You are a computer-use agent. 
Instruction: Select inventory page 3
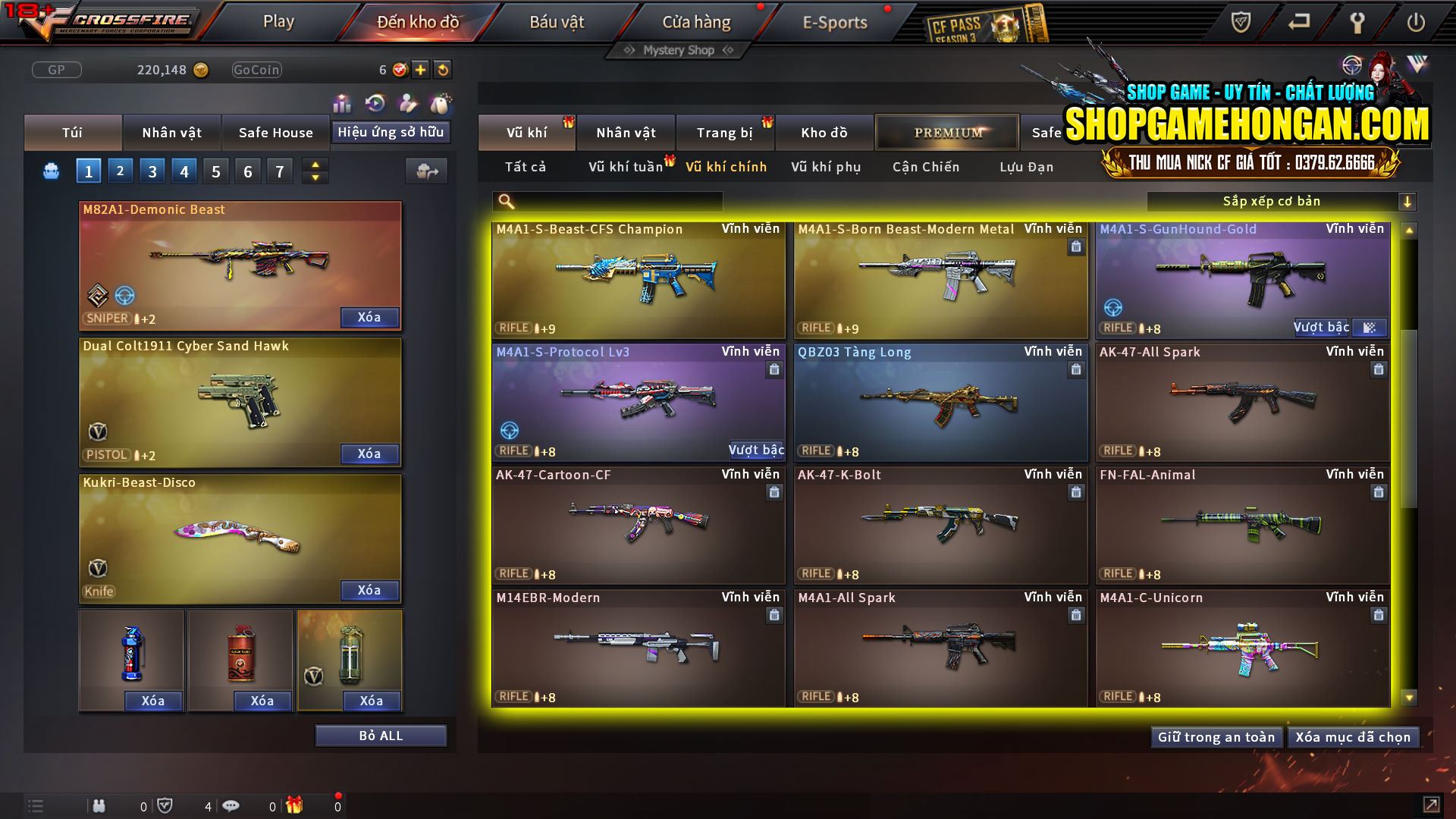(x=152, y=171)
